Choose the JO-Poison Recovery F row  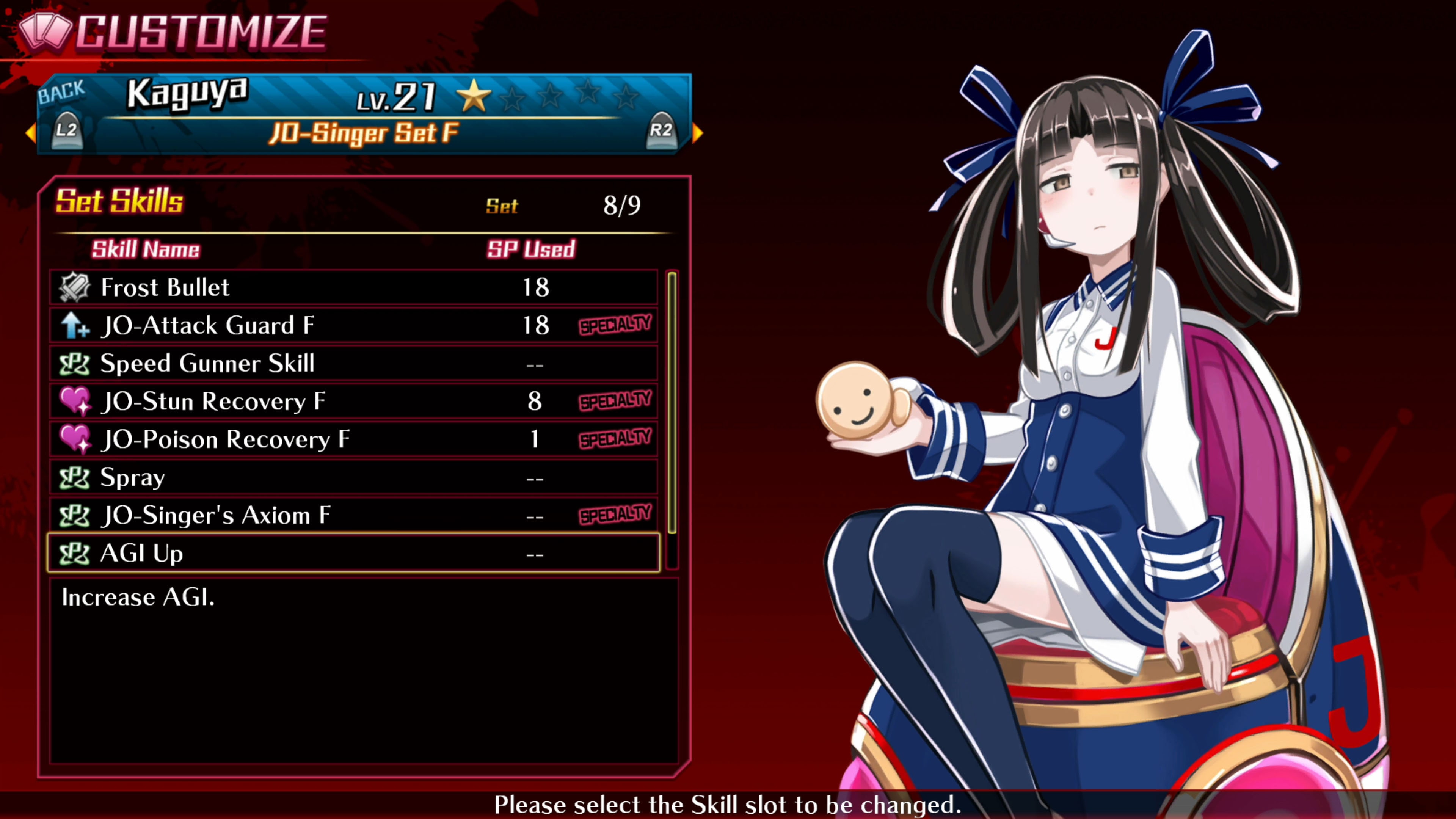pos(353,439)
